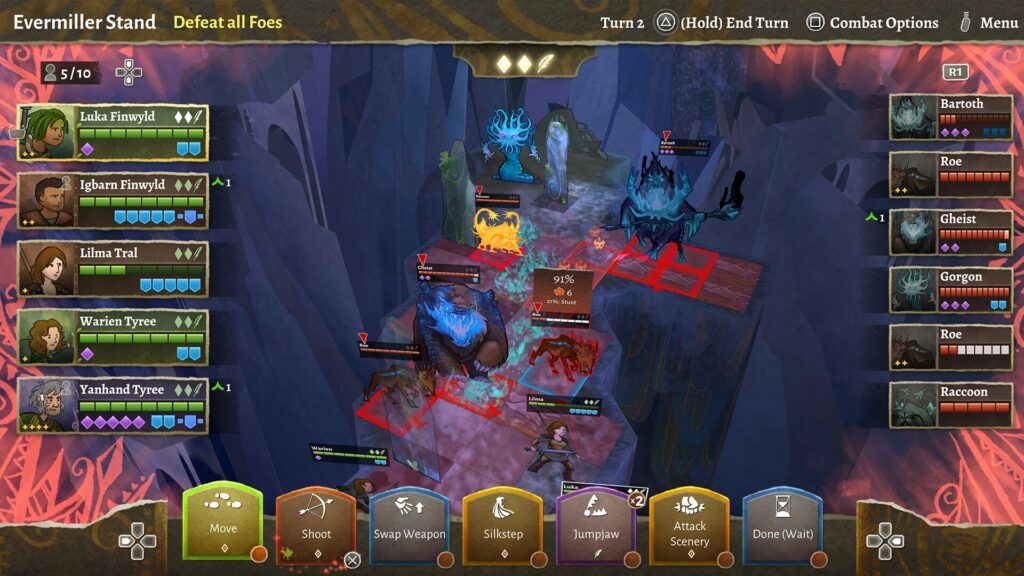Select Yanhand Tyree's party panel
The height and width of the screenshot is (576, 1024).
pos(113,405)
